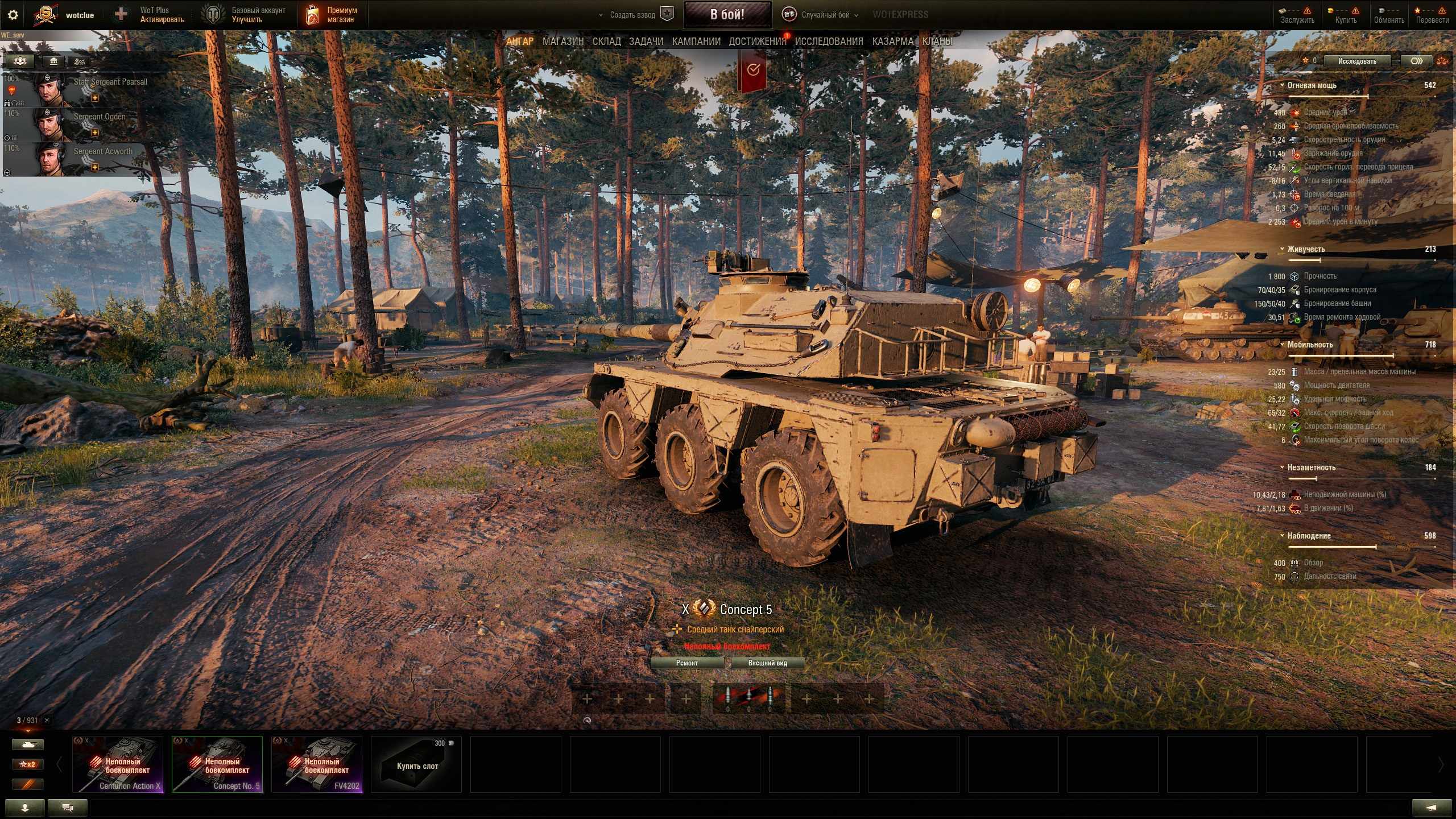Switch to the СКЛАД tab
The image size is (1456, 819).
(x=606, y=41)
